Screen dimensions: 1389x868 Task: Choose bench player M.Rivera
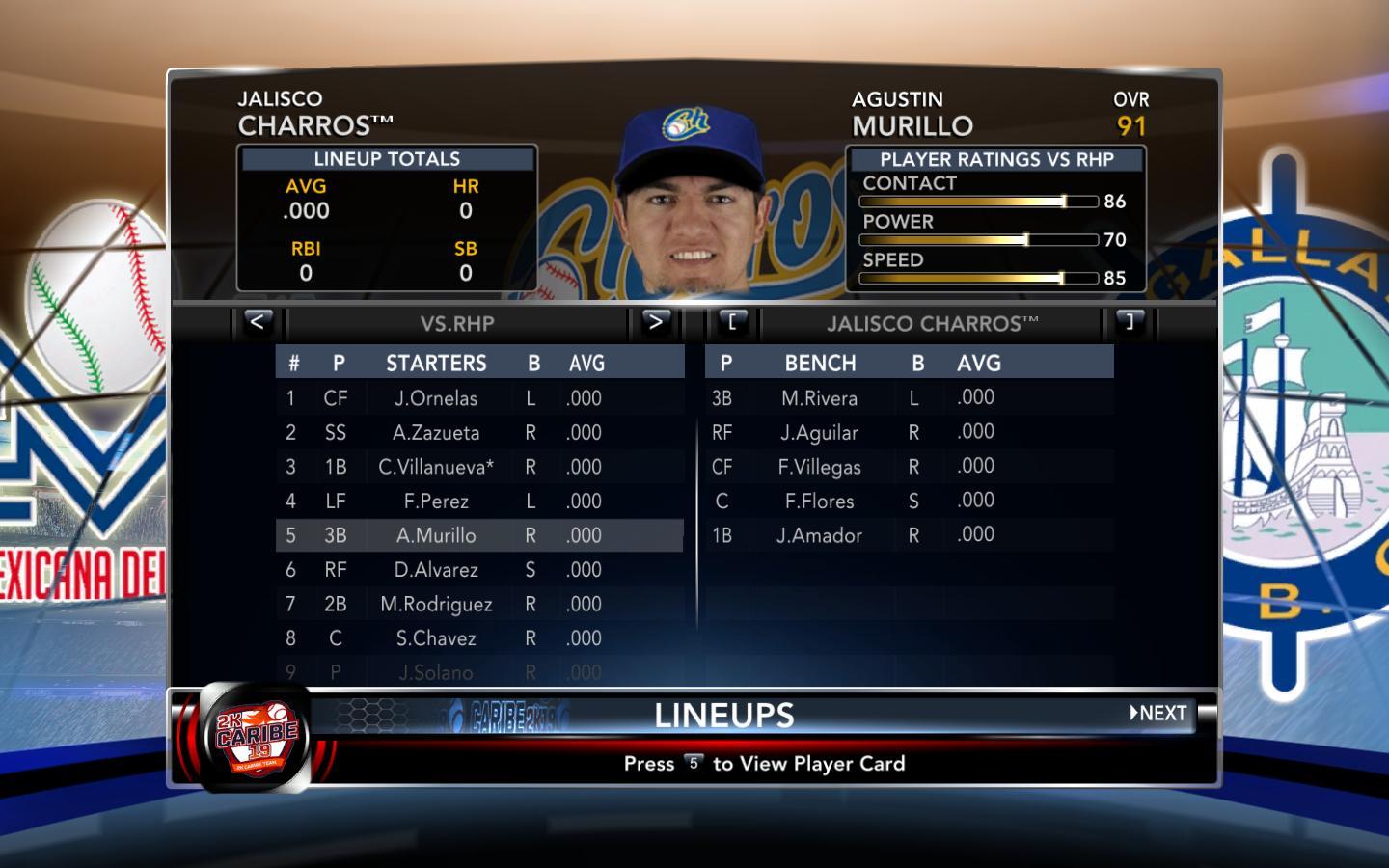(819, 398)
